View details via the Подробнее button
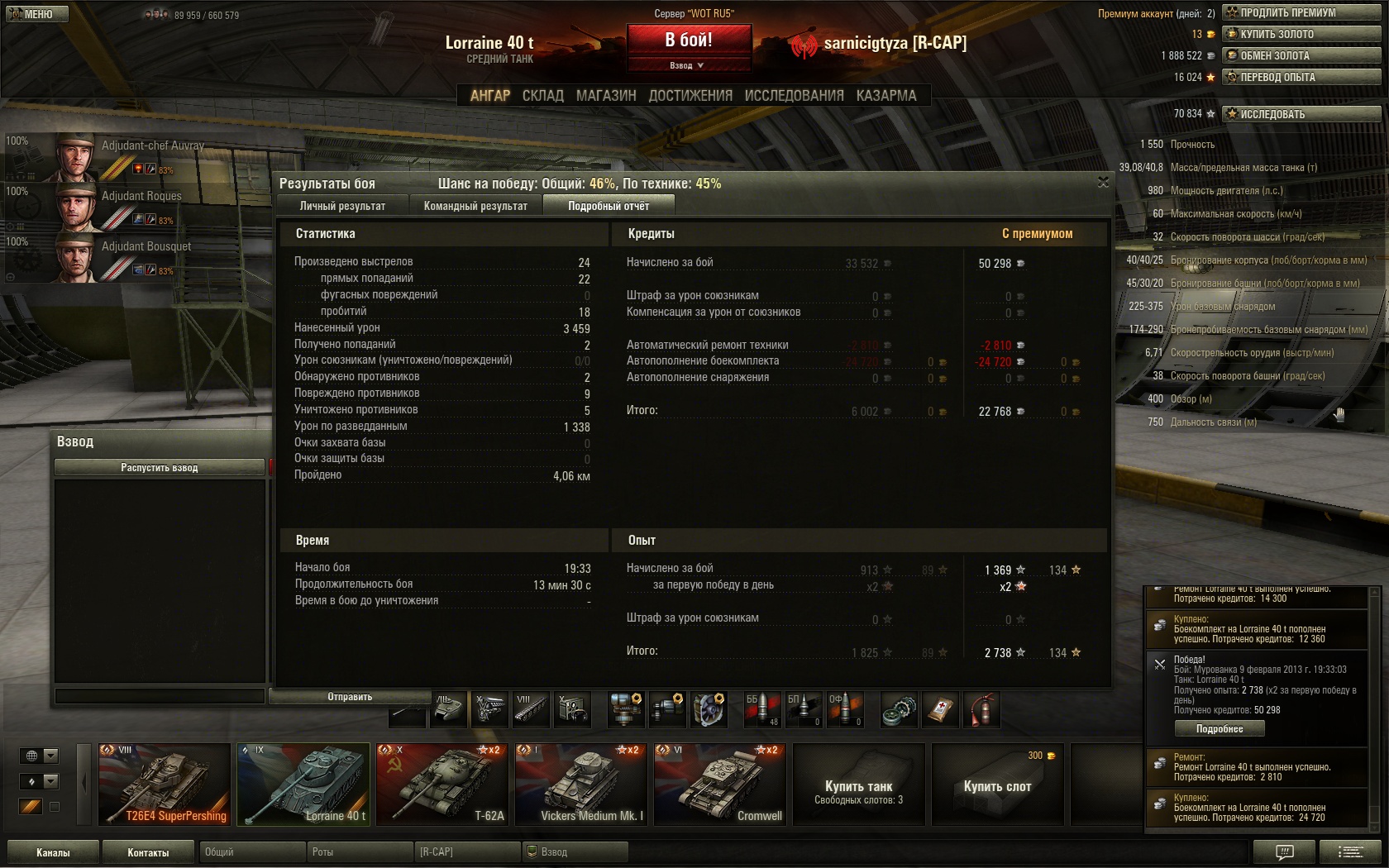 pyautogui.click(x=1220, y=729)
